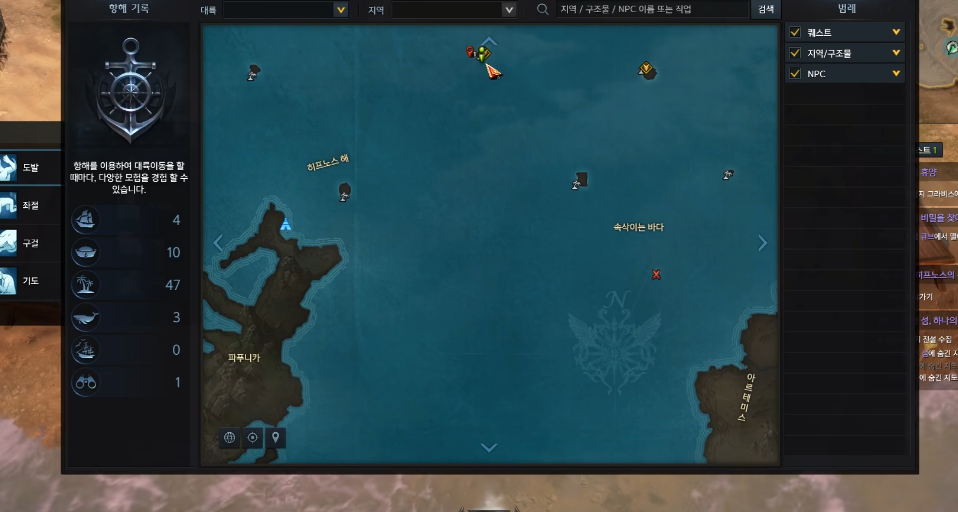Toggle the 퀘스트 legend checkbox

[795, 32]
